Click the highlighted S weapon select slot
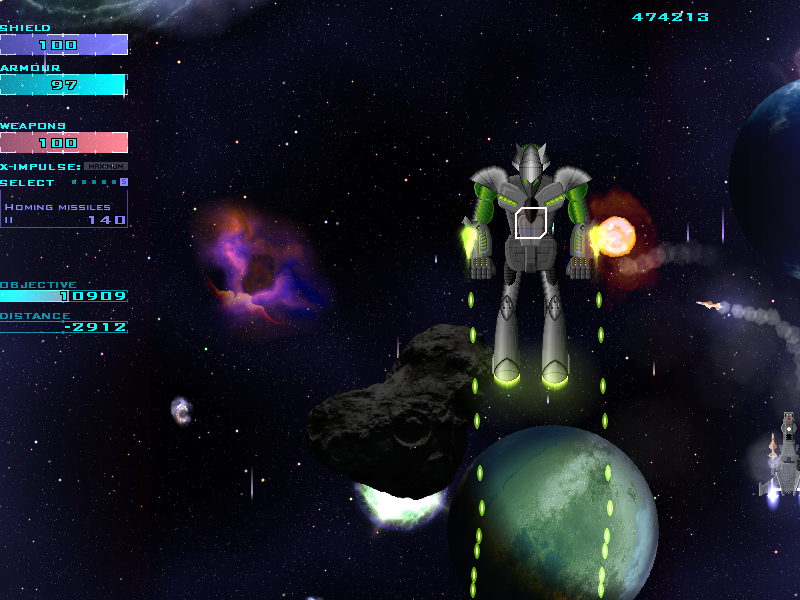This screenshot has height=600, width=800. (x=123, y=182)
